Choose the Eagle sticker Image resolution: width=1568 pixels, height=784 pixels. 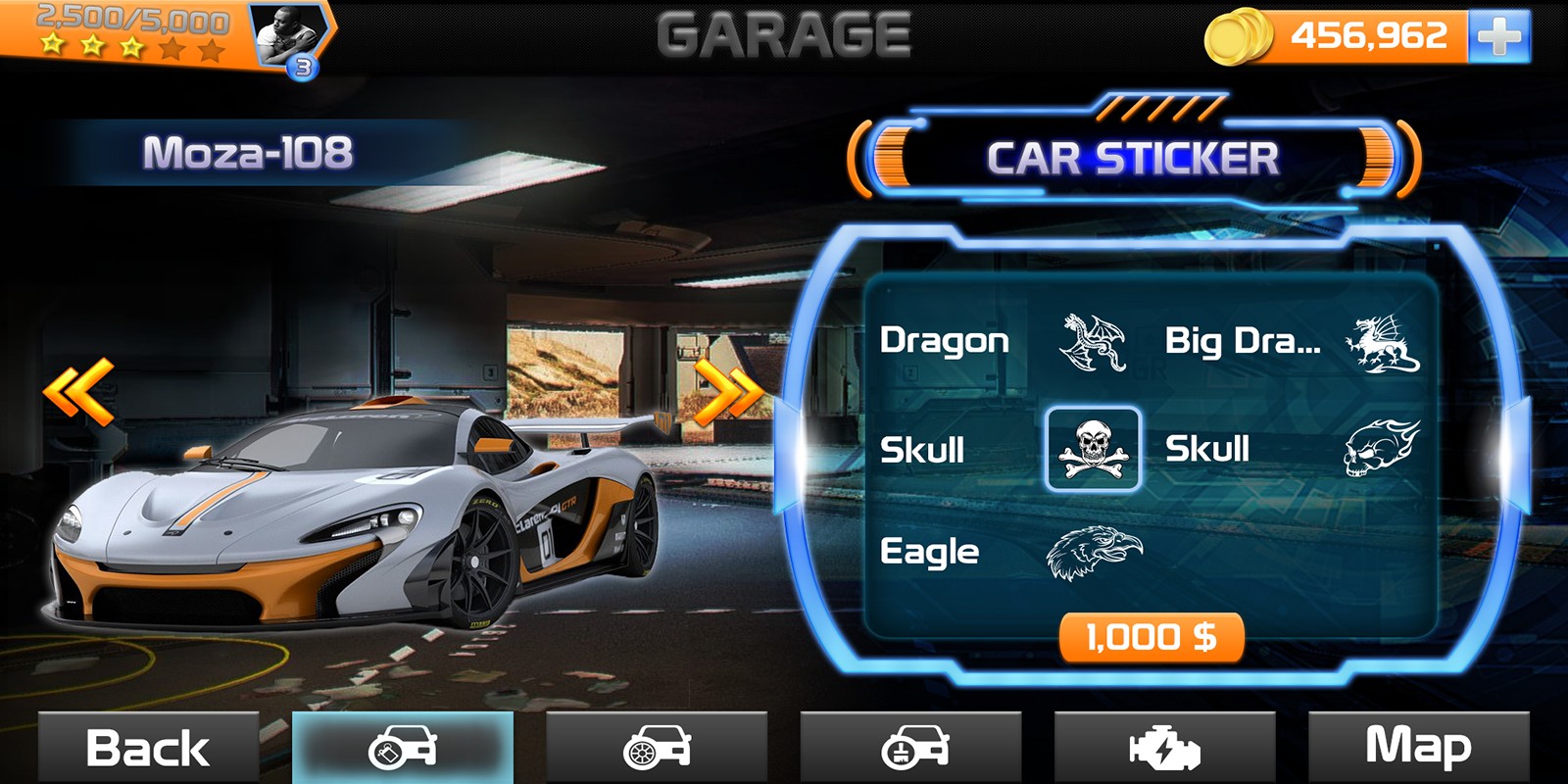pos(1093,552)
